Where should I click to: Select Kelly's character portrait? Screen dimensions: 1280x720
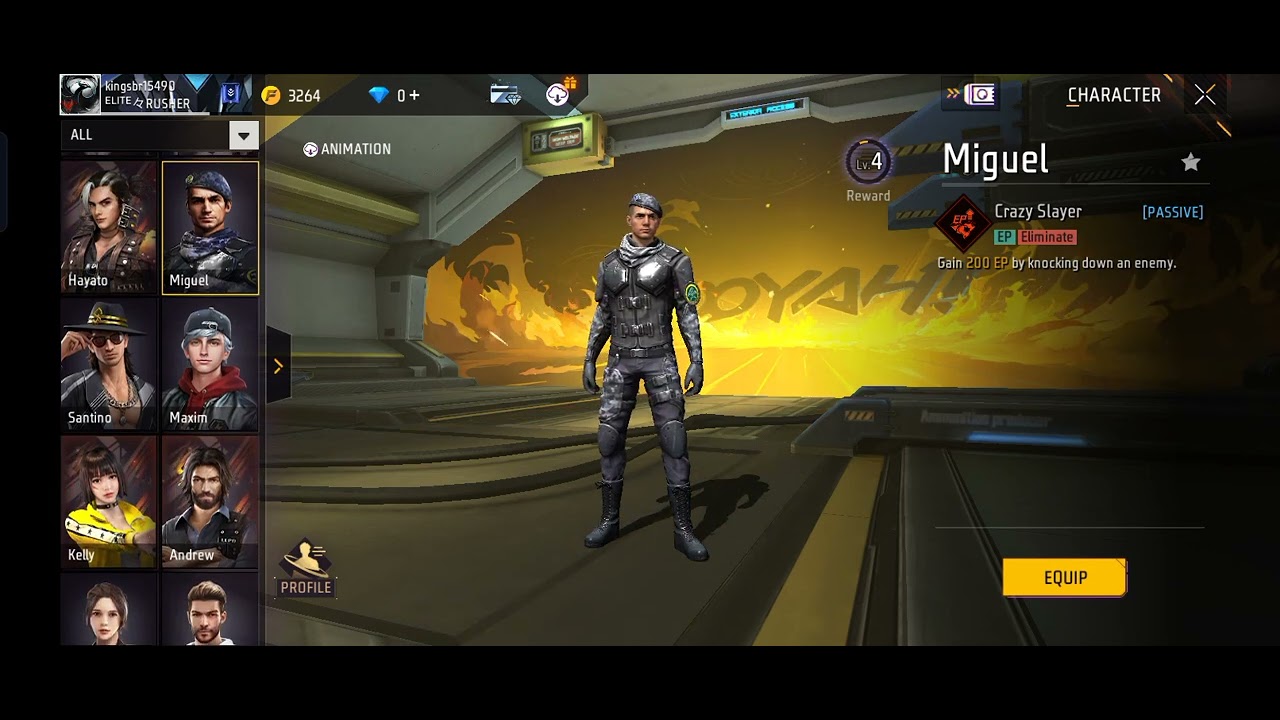coord(109,502)
